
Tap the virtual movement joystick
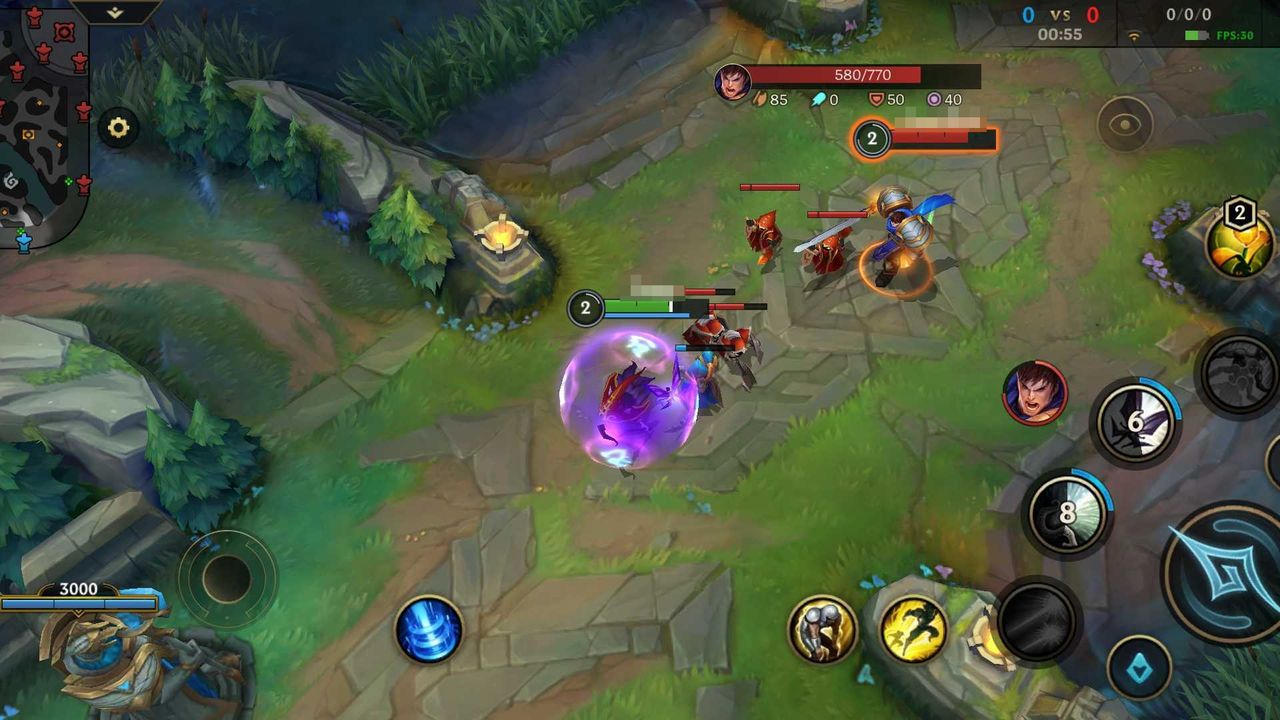click(x=227, y=579)
